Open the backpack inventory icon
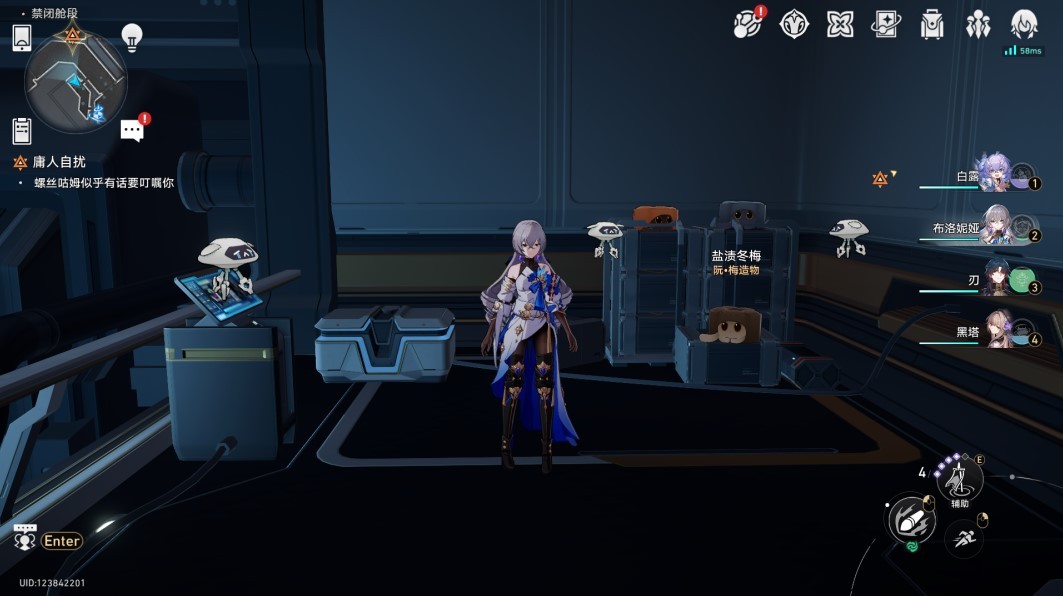The height and width of the screenshot is (596, 1063). coord(932,24)
